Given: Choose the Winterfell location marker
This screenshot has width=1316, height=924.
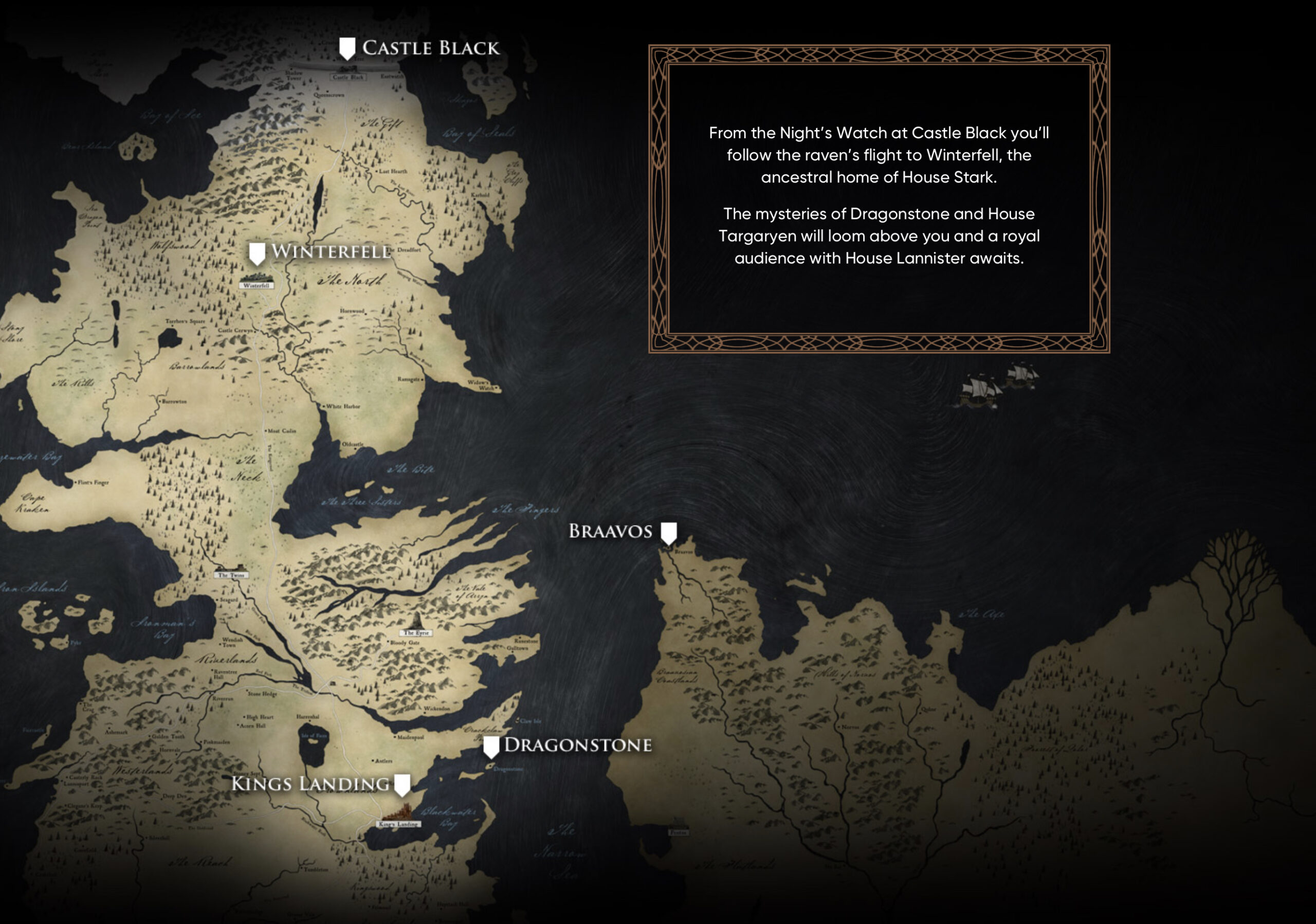Looking at the screenshot, I should (257, 253).
